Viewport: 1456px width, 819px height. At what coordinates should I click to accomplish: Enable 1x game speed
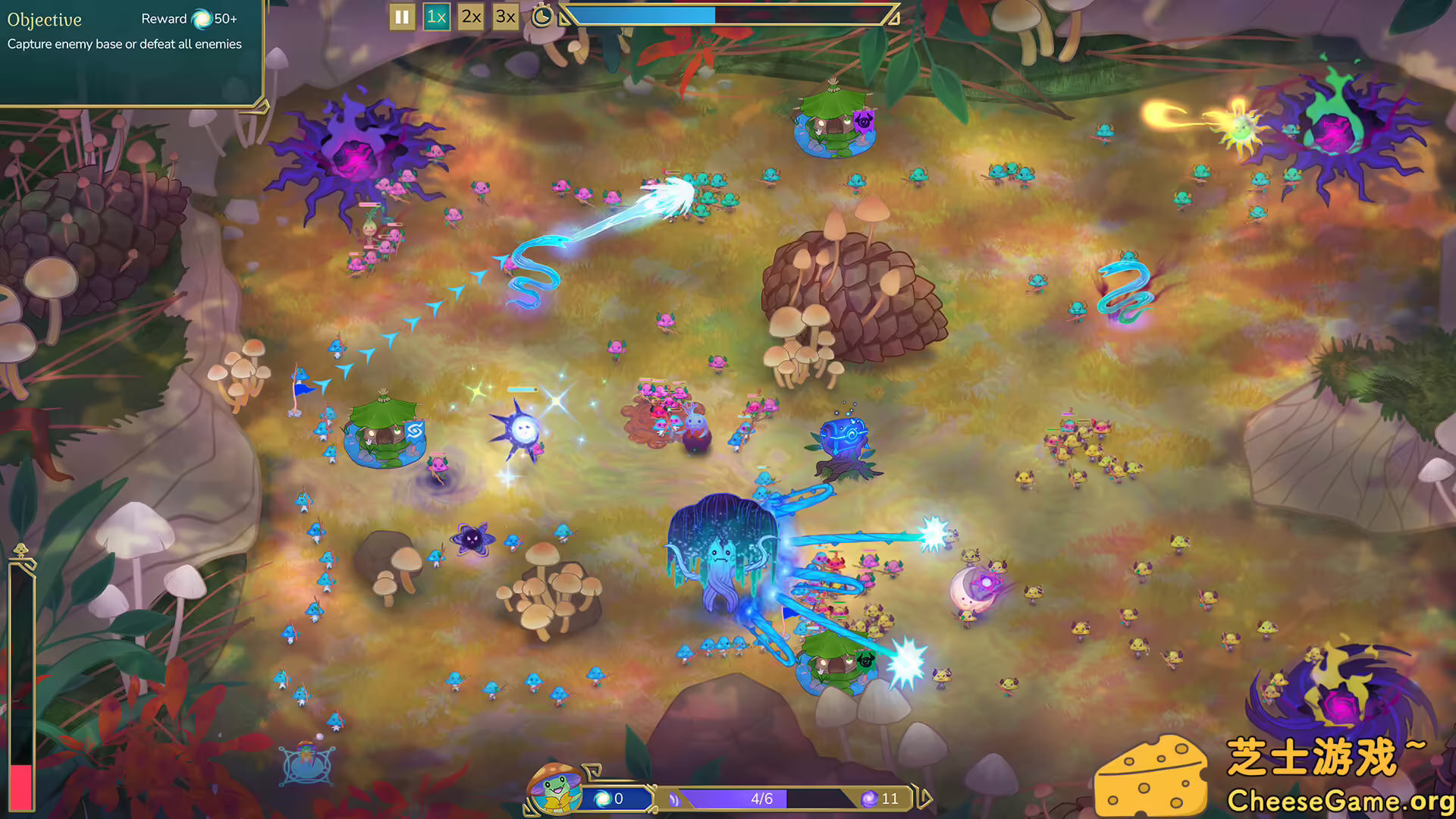pyautogui.click(x=436, y=17)
